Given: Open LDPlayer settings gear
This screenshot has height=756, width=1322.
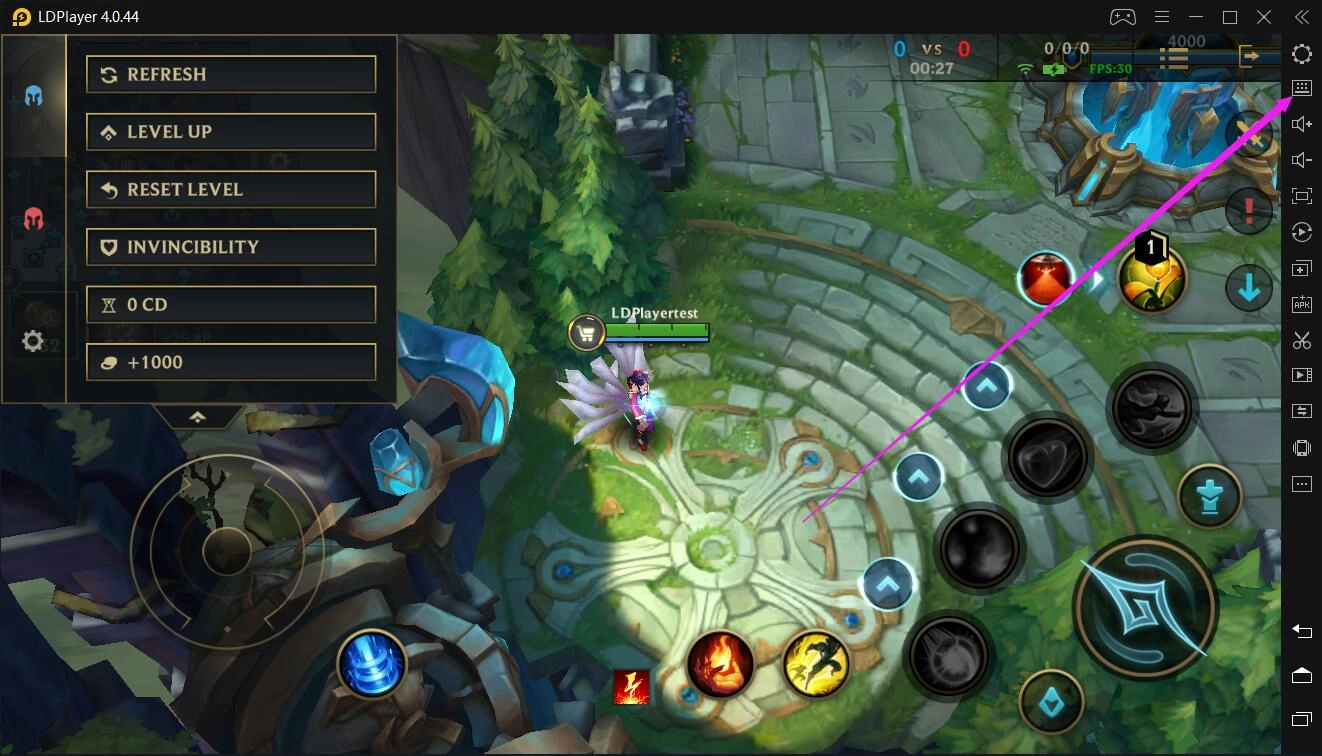Looking at the screenshot, I should coord(1301,54).
